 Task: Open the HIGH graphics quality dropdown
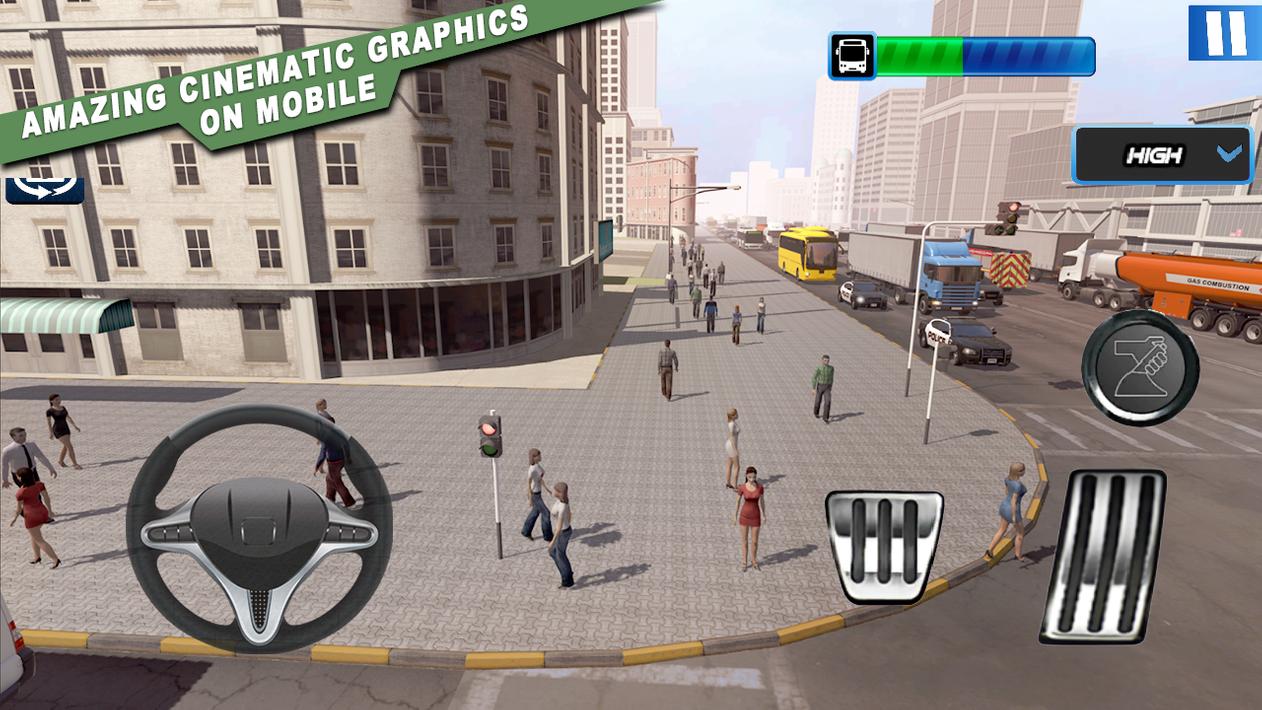(1162, 155)
